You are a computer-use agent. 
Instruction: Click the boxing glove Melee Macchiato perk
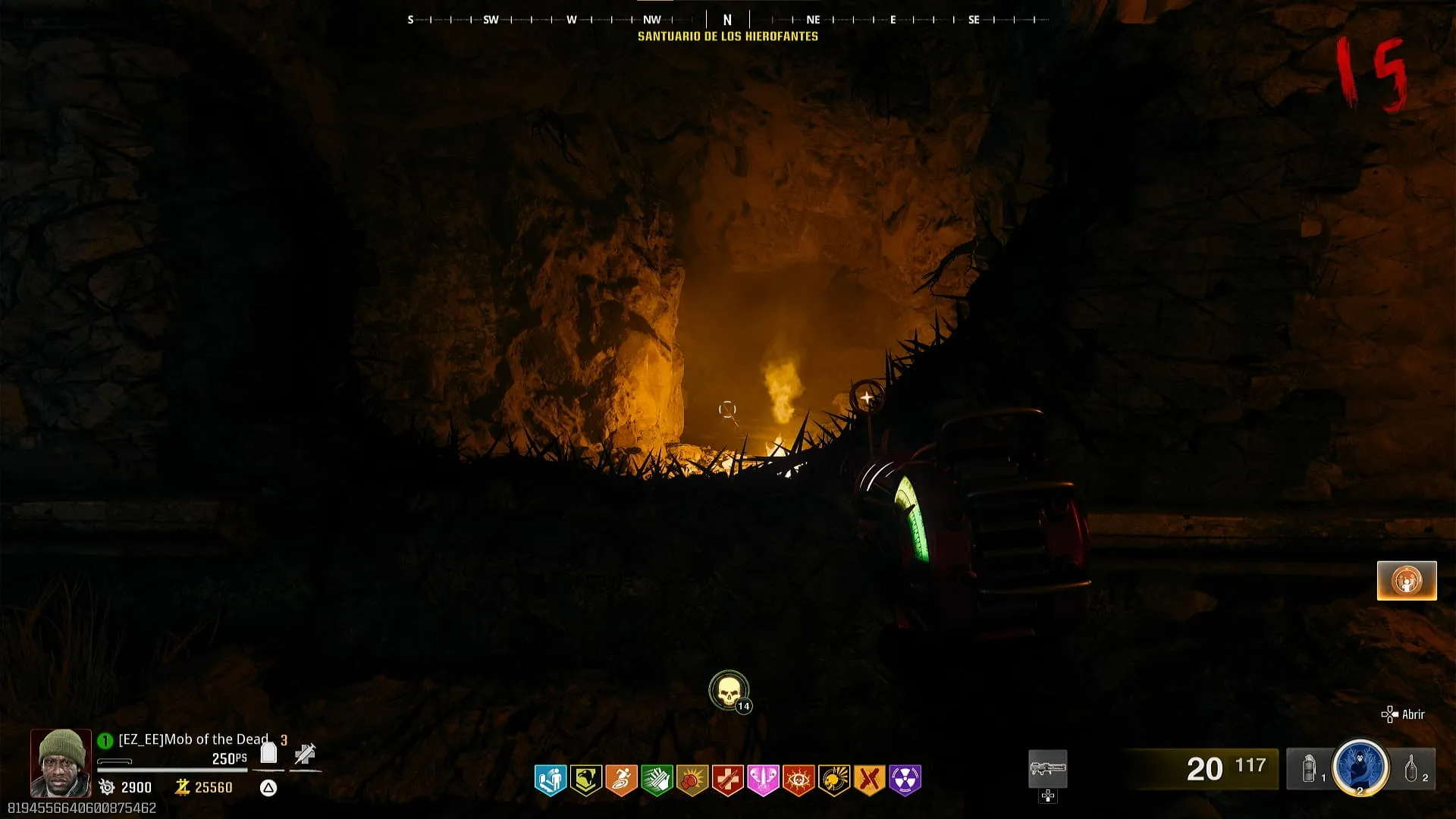point(692,780)
